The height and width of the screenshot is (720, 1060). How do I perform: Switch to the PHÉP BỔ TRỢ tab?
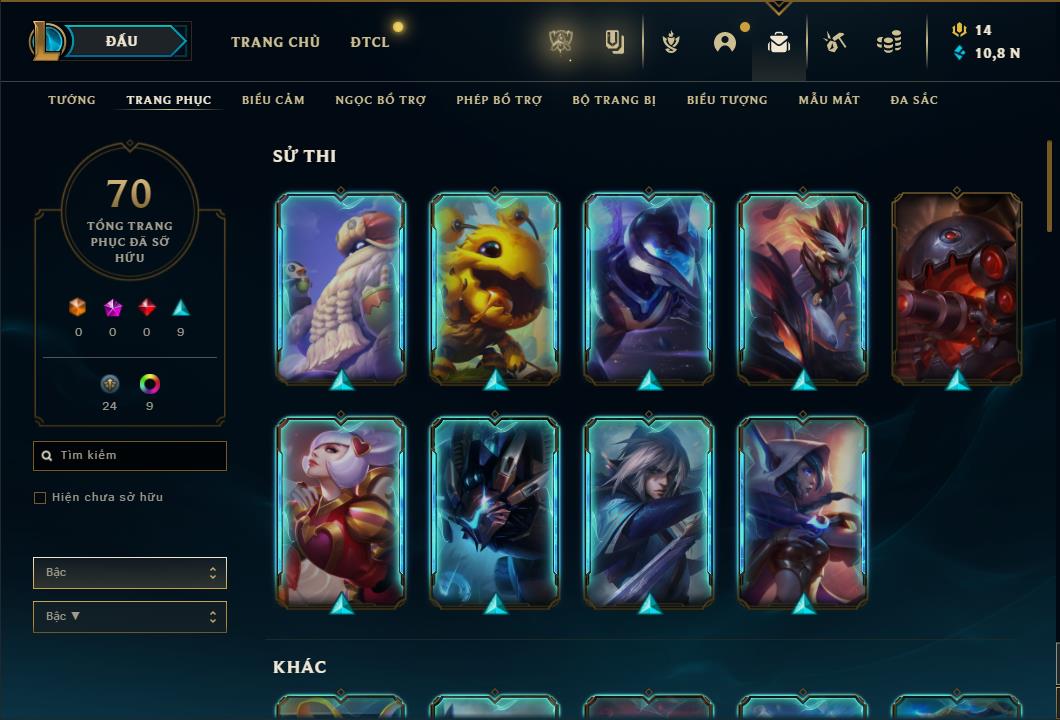coord(499,100)
